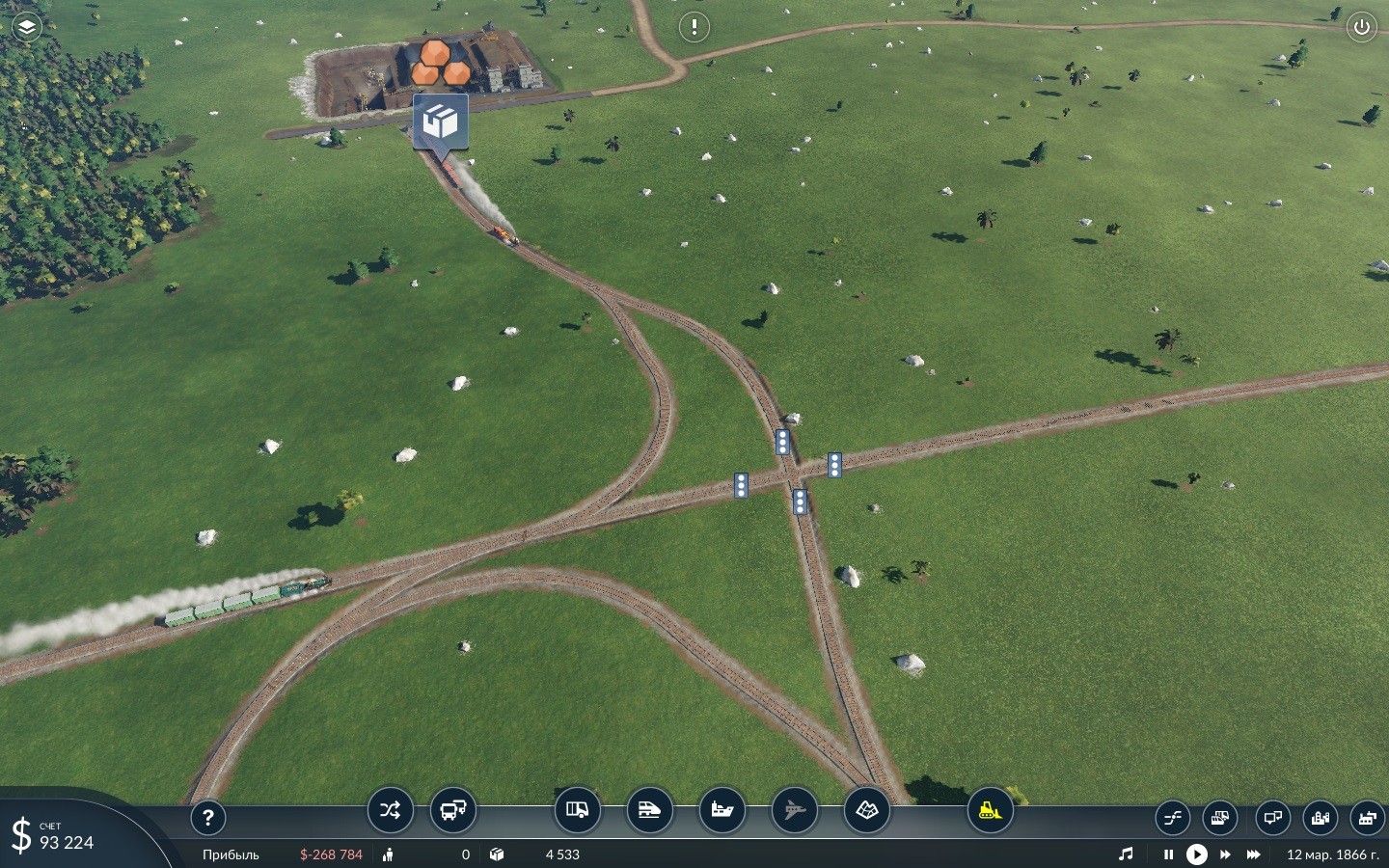1389x868 pixels.
Task: Open the airplane construction menu
Action: coord(794,810)
